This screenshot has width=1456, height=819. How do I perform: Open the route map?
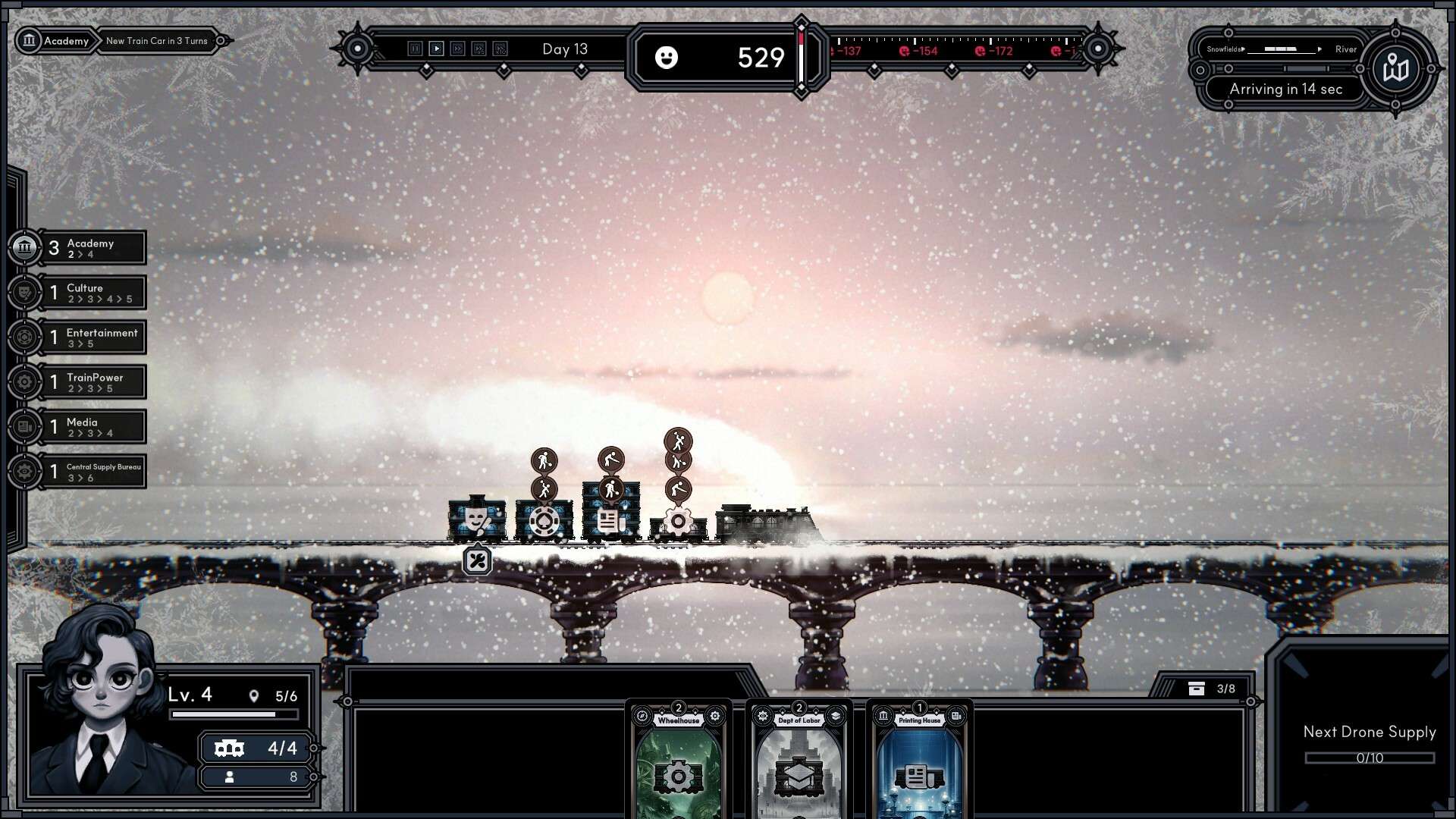(1395, 69)
